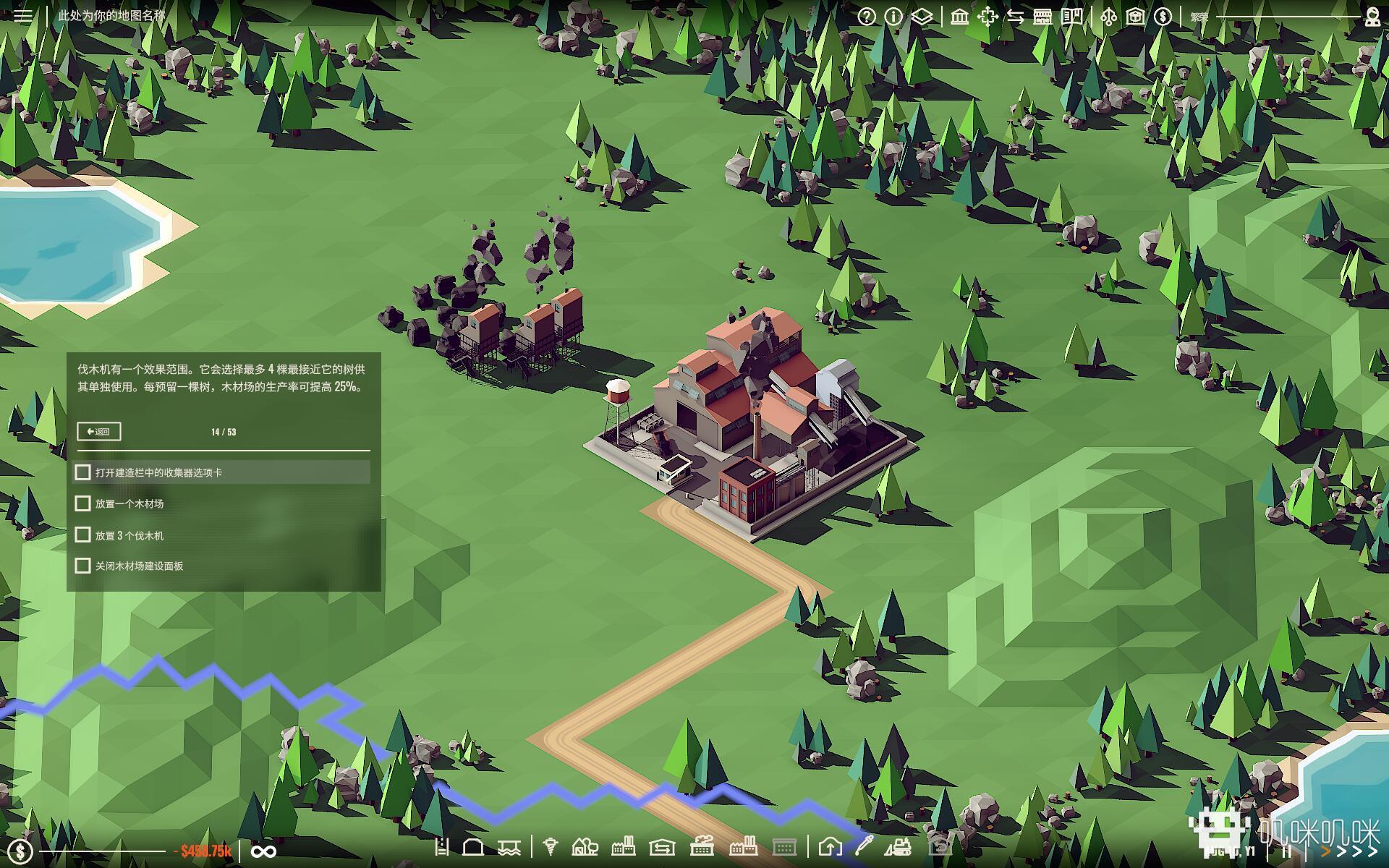Show the info panel icon
The image size is (1389, 868).
pyautogui.click(x=894, y=17)
